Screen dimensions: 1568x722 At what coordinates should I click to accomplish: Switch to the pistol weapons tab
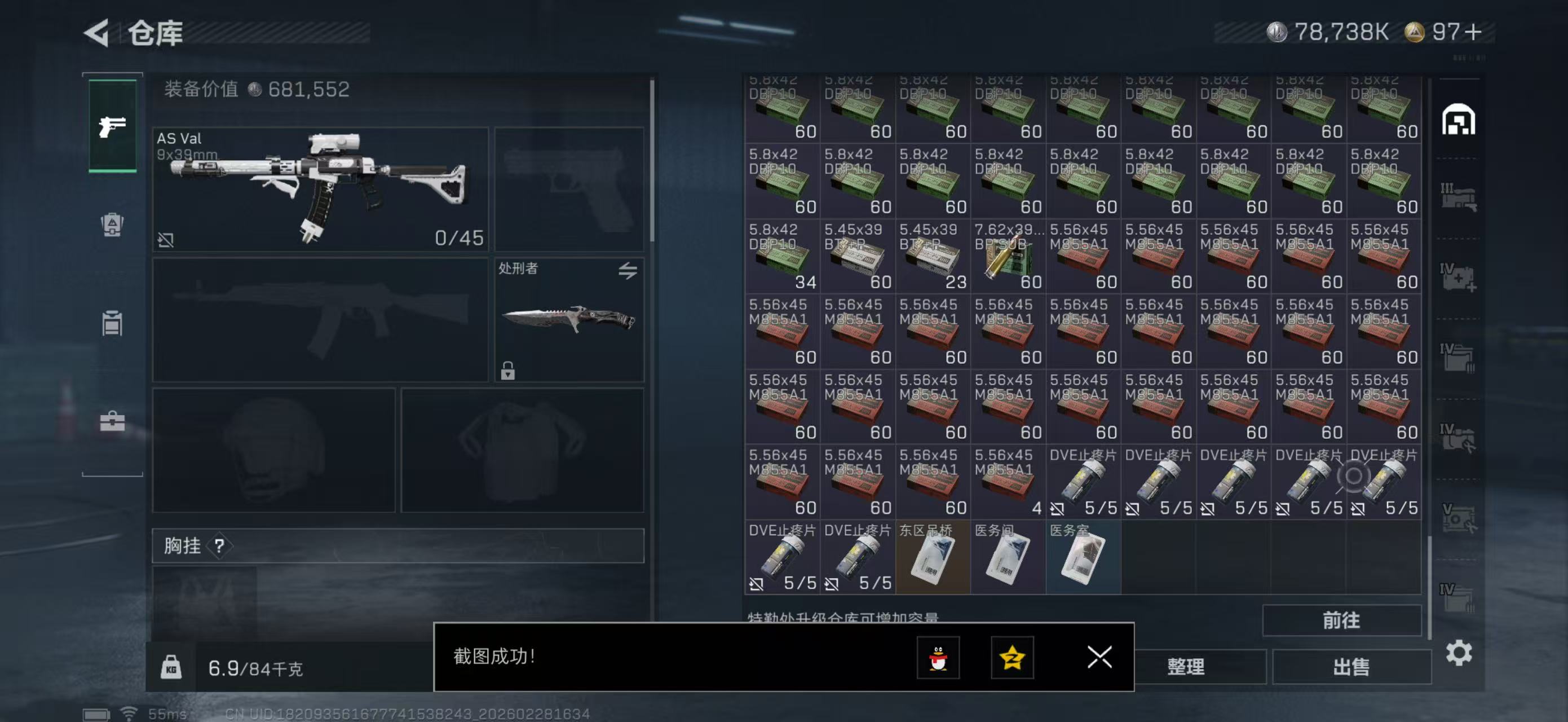[x=113, y=126]
